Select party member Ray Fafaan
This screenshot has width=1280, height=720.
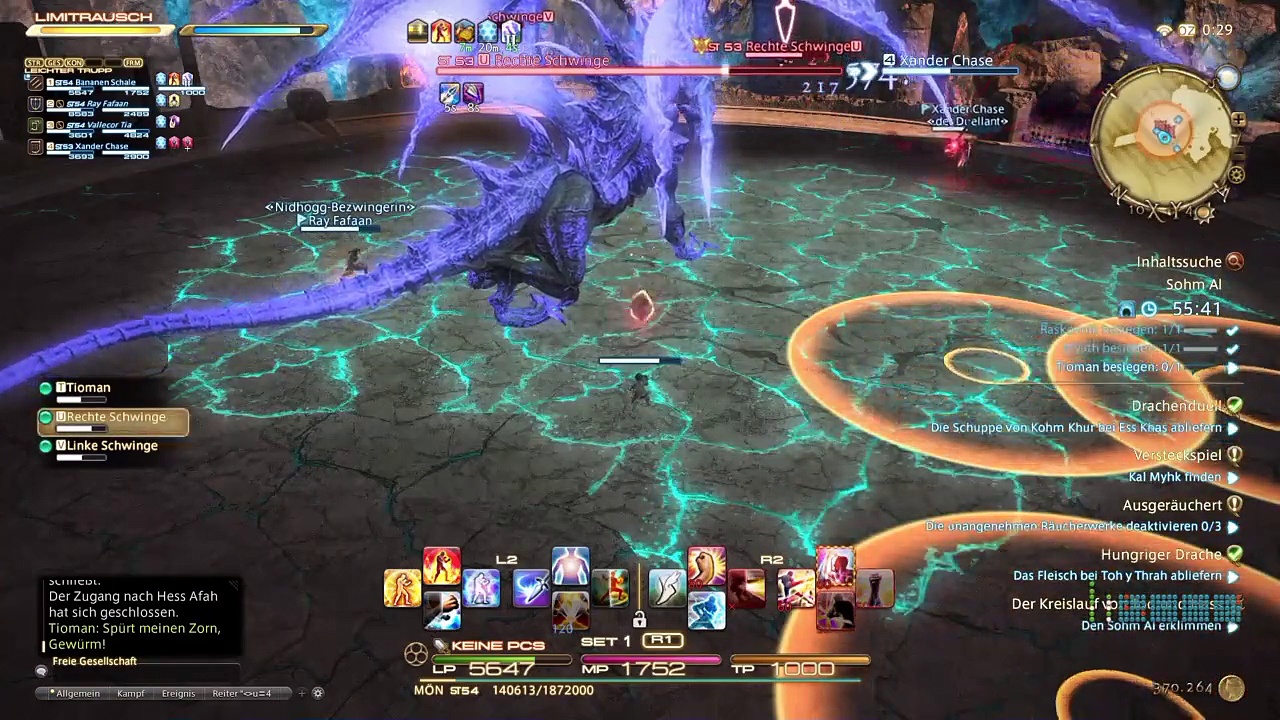coord(100,104)
